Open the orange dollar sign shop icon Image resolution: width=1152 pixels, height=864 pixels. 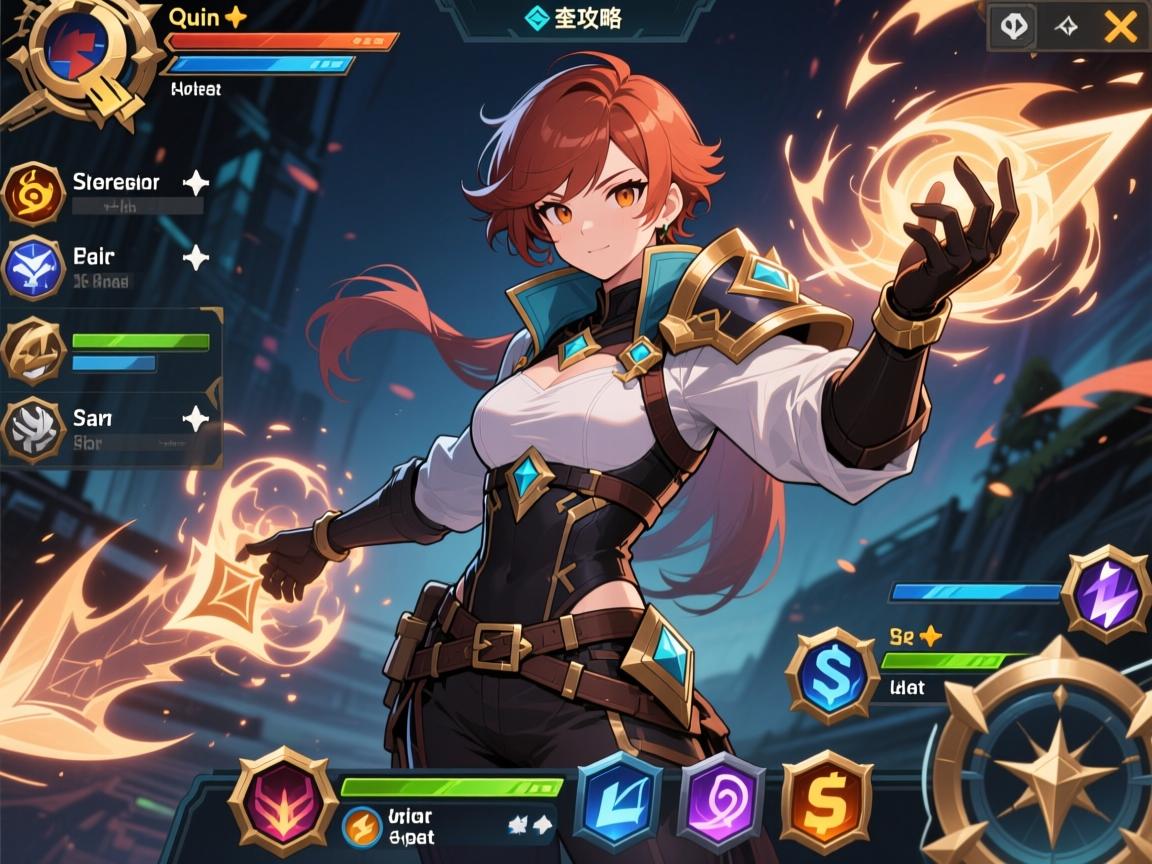826,801
